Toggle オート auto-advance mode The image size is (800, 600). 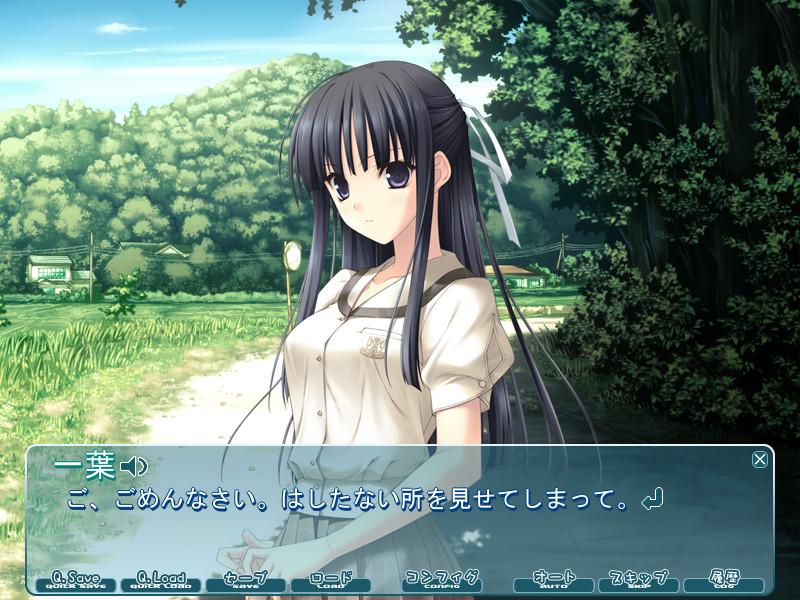pyautogui.click(x=553, y=581)
